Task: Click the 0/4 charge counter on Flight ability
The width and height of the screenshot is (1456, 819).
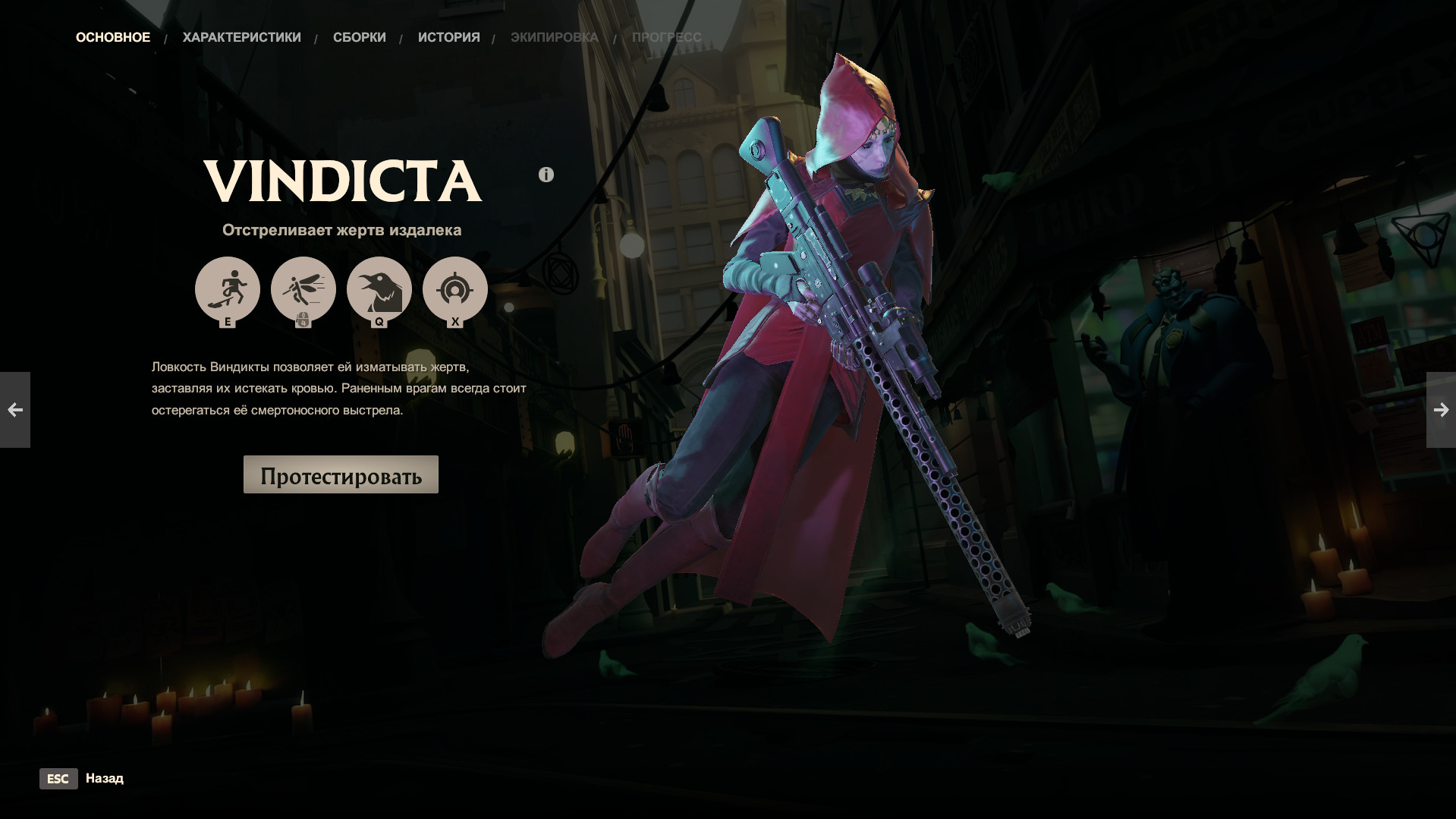Action: 304,320
